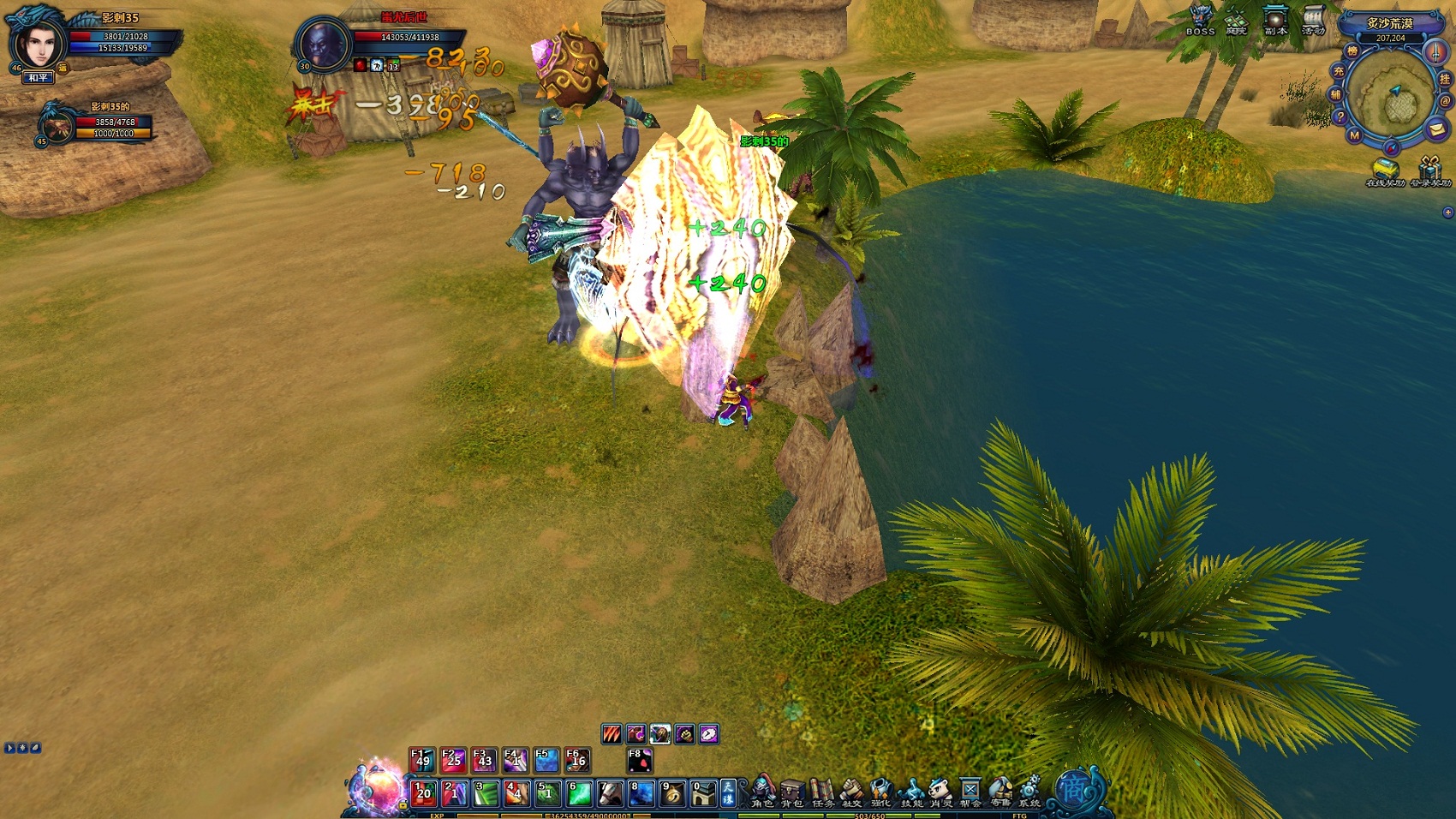Toggle the 和平 peace mode button

39,78
